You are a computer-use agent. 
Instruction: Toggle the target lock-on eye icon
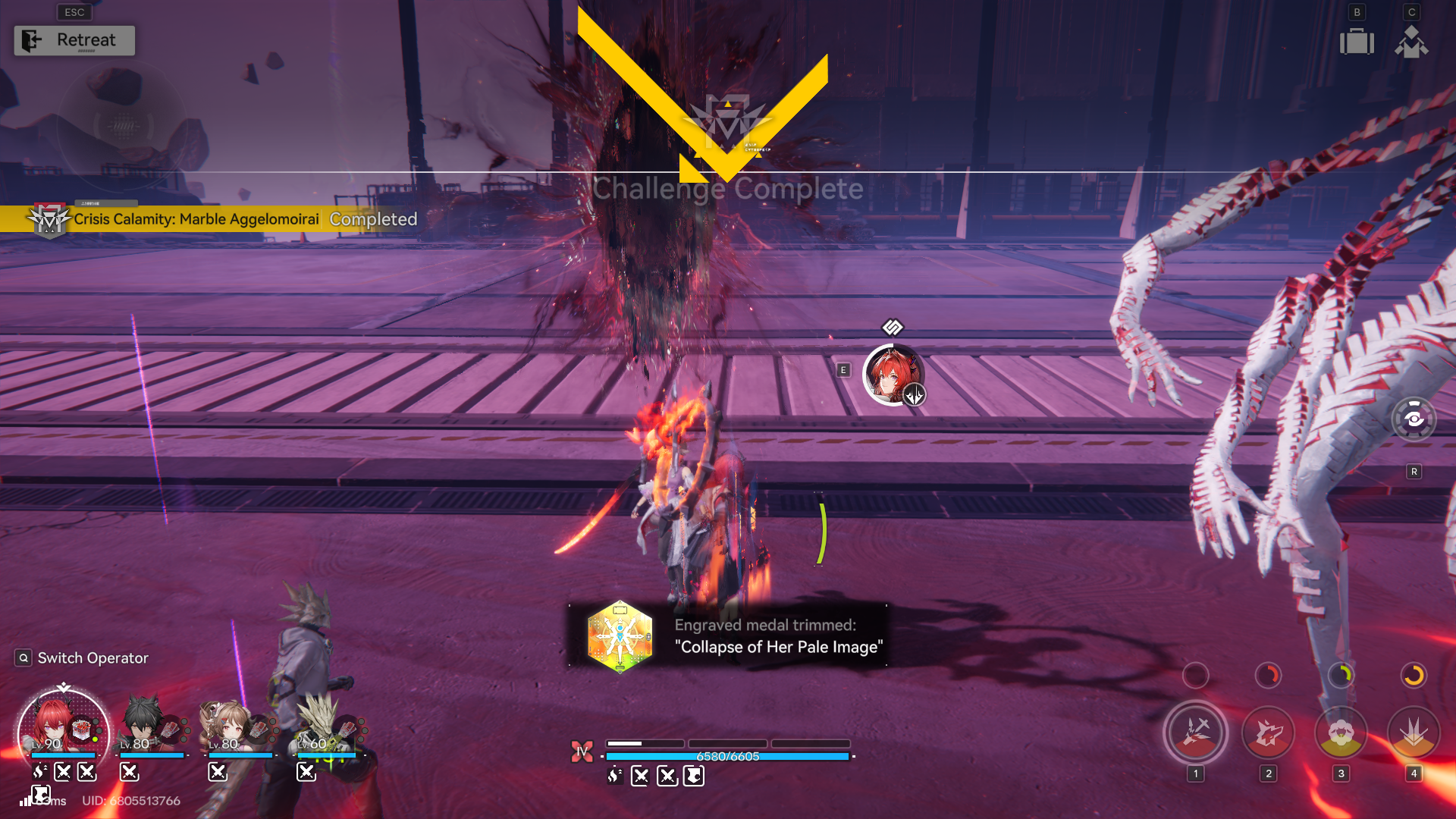pyautogui.click(x=1414, y=419)
